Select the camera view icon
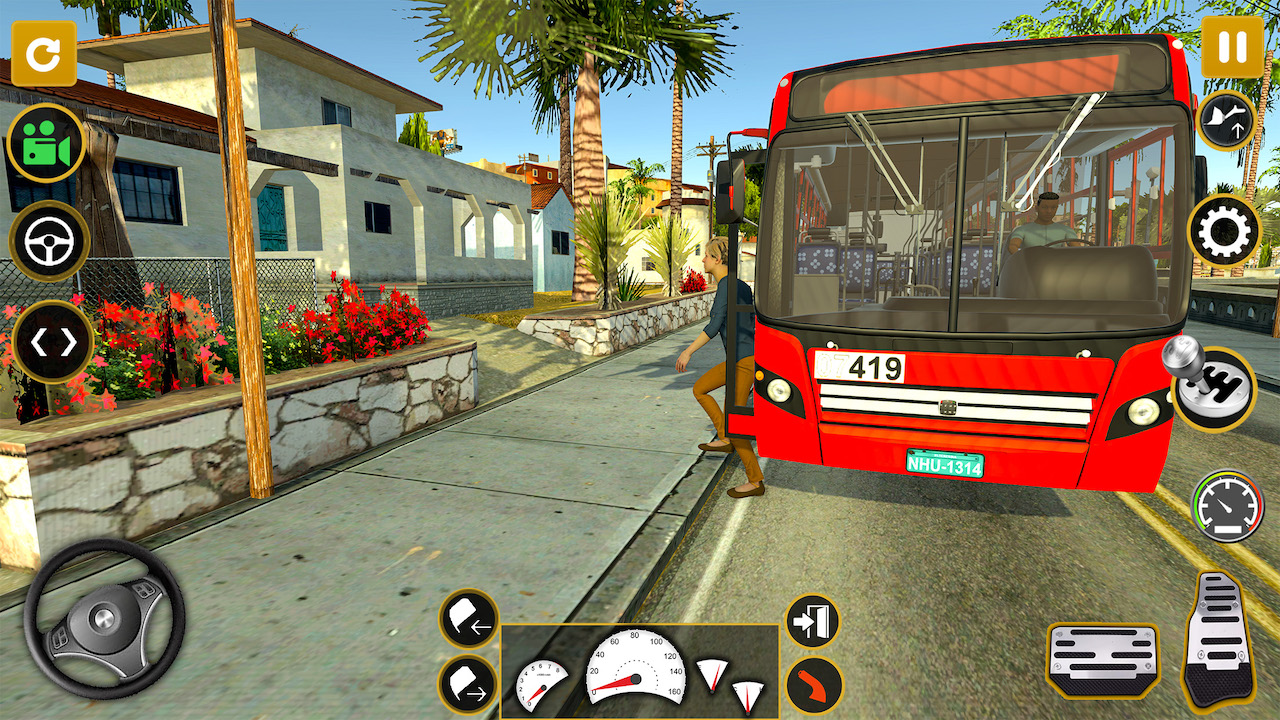Image resolution: width=1280 pixels, height=720 pixels. 45,143
